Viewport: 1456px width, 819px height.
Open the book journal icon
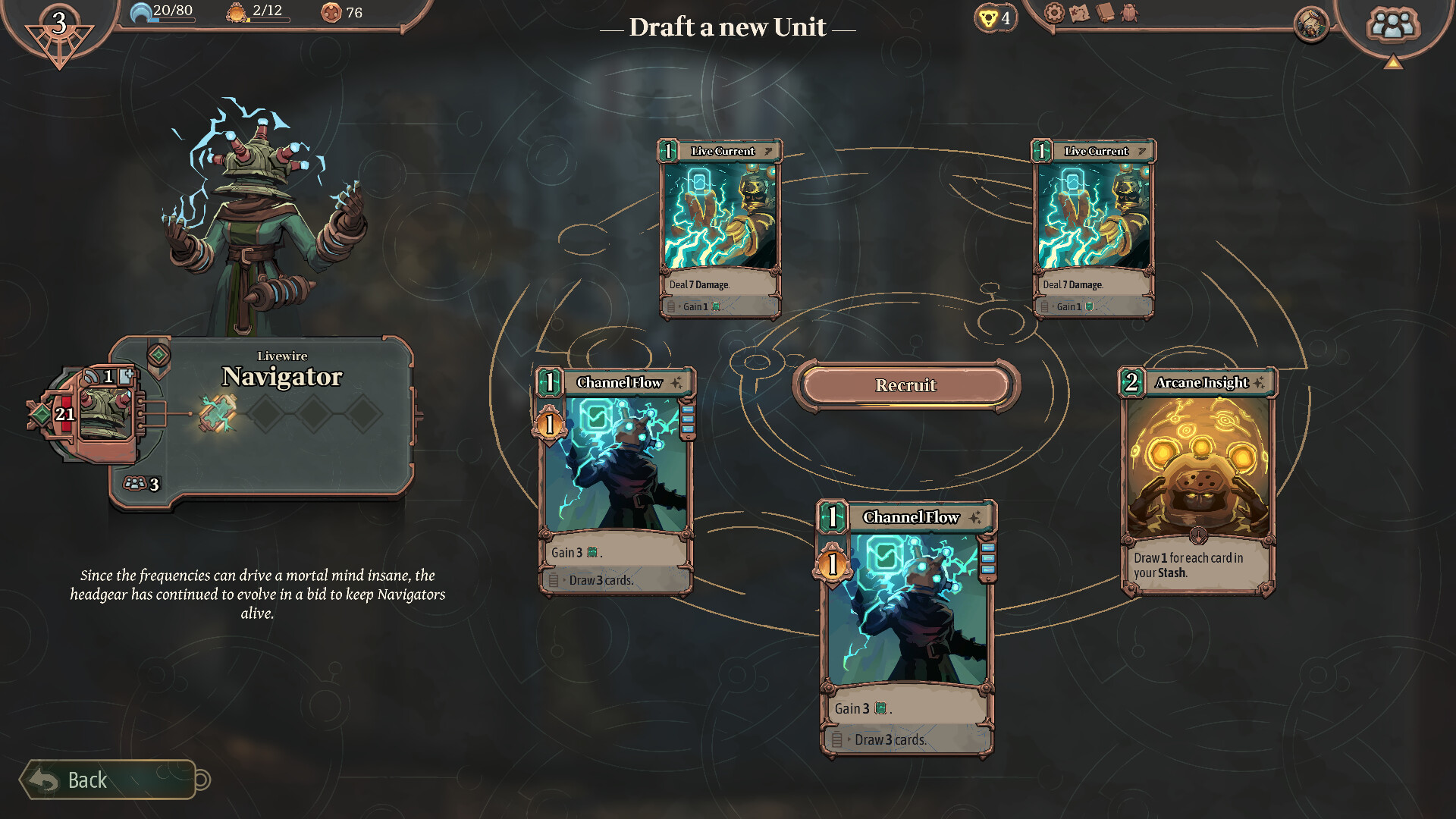[x=1105, y=13]
